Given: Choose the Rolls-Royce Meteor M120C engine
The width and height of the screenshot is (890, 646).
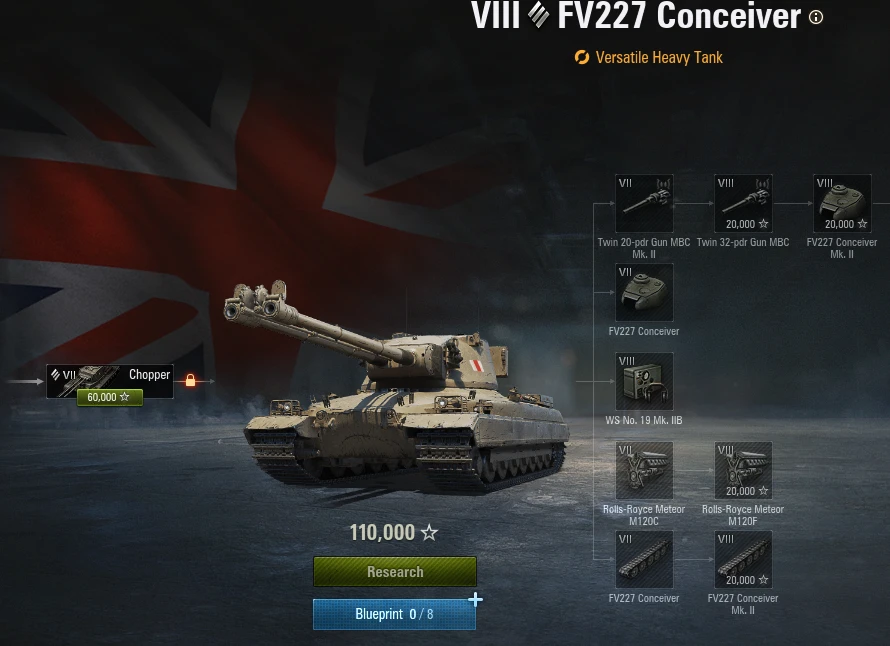Looking at the screenshot, I should tap(644, 471).
